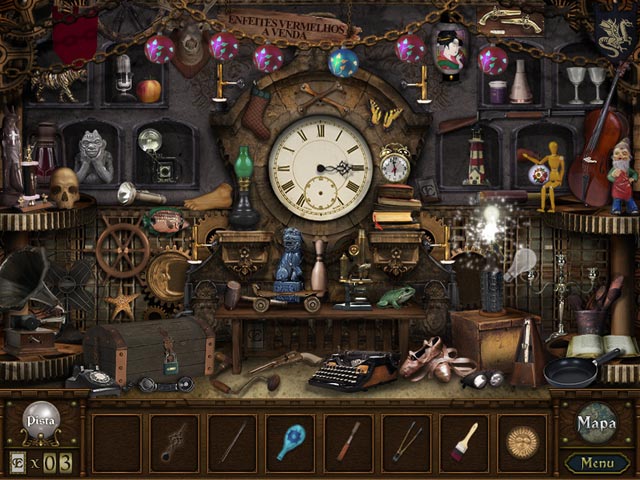Select the sun medallion inventory slot
Viewport: 640px width, 480px height.
(x=521, y=442)
